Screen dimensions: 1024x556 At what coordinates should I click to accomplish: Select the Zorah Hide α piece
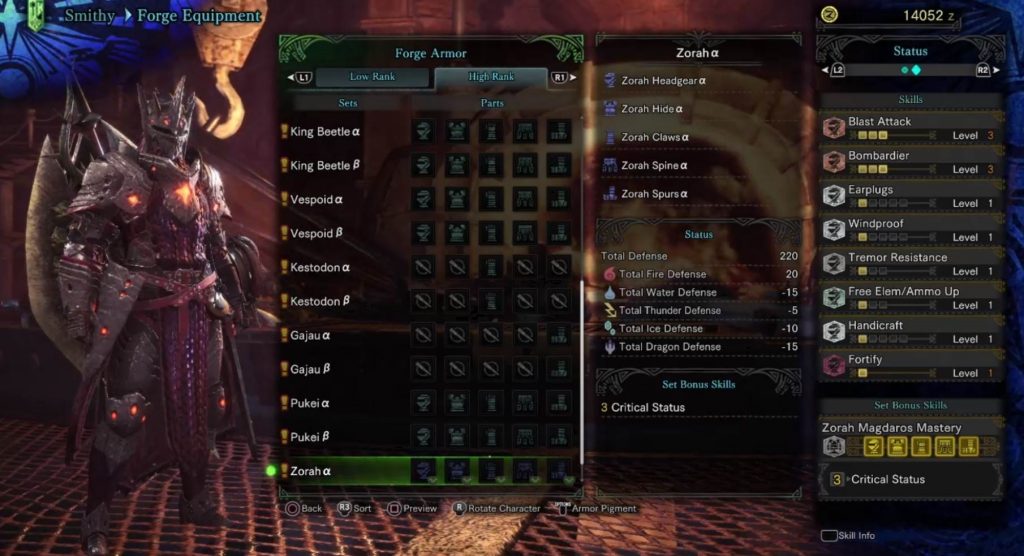652,109
